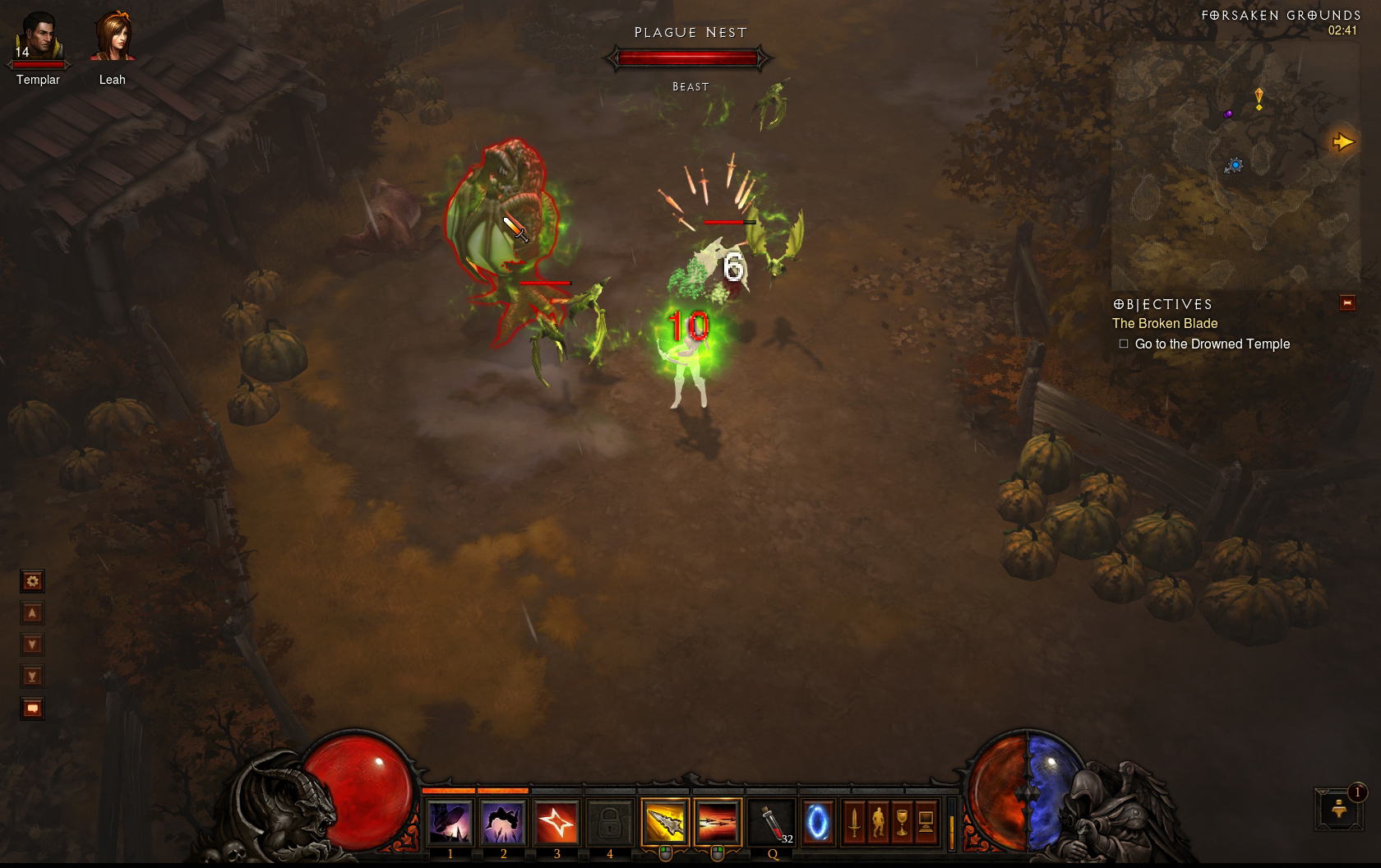Click Leah's portrait
1381x868 pixels.
(x=113, y=39)
